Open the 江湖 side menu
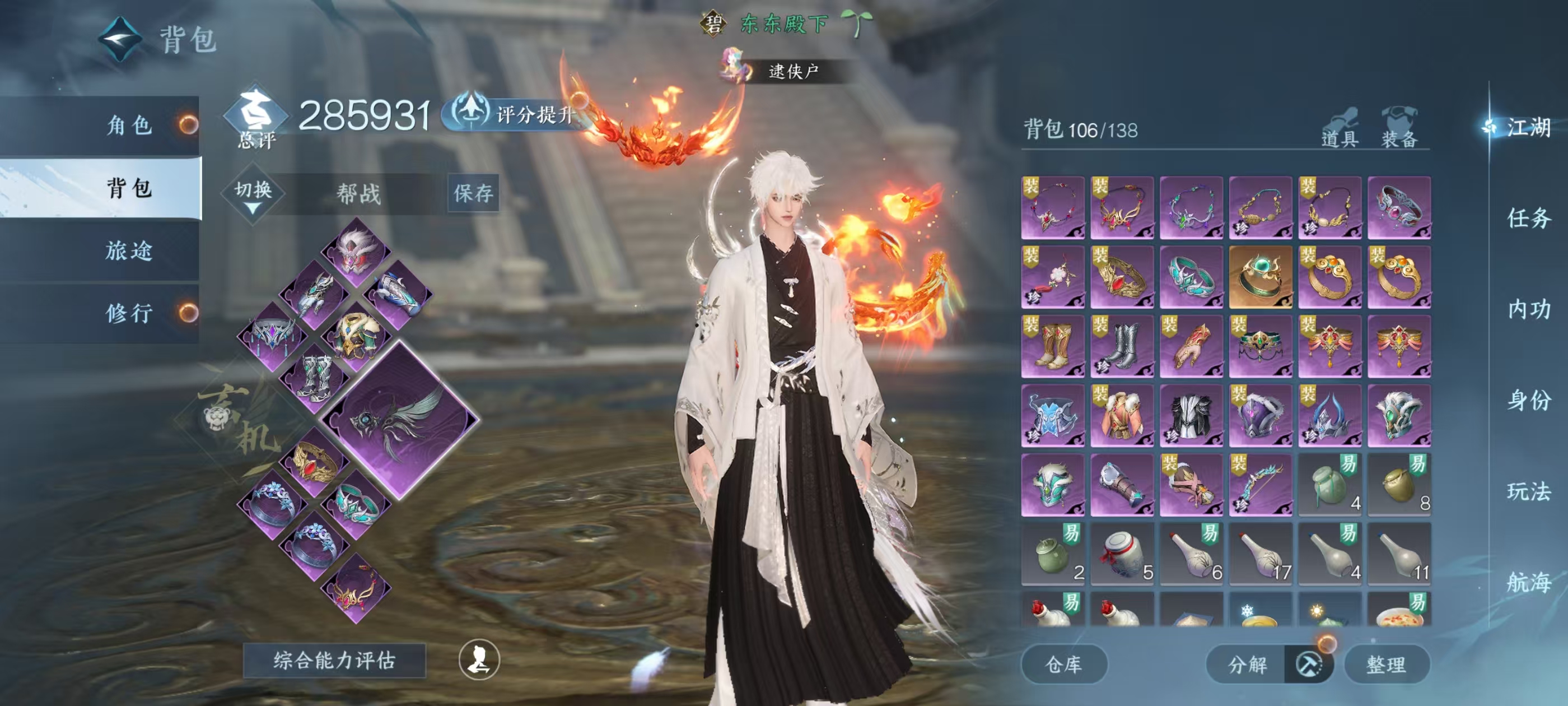This screenshot has height=706, width=1568. 1528,127
